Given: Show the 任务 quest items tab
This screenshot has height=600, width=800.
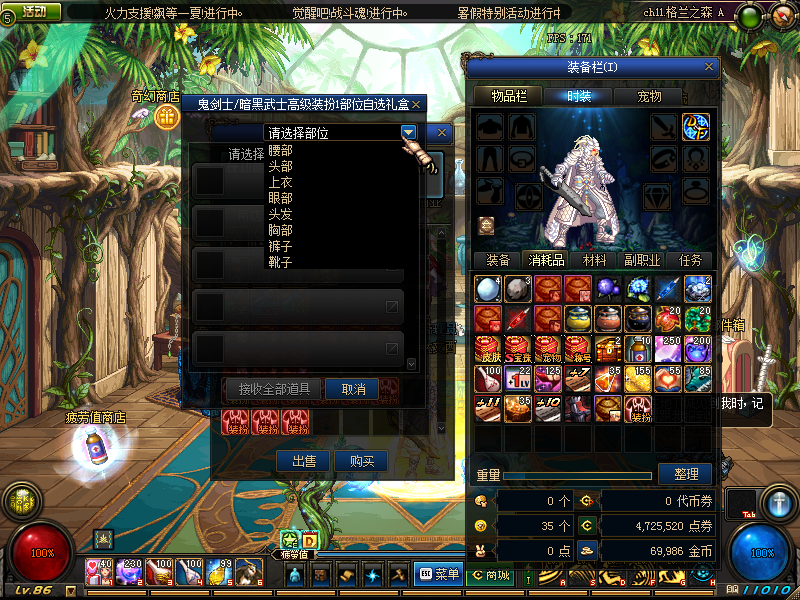Looking at the screenshot, I should 690,260.
